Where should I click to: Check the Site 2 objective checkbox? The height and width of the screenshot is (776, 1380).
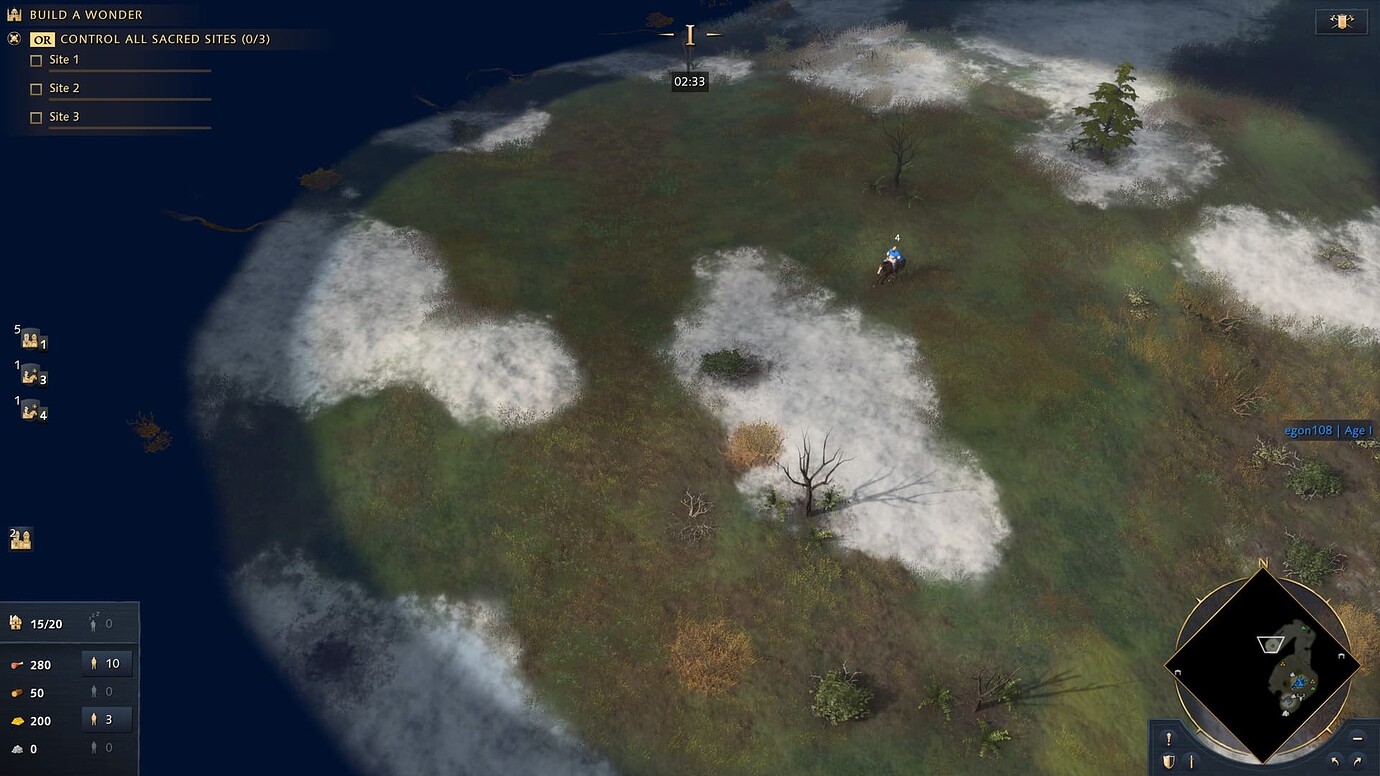pyautogui.click(x=36, y=88)
